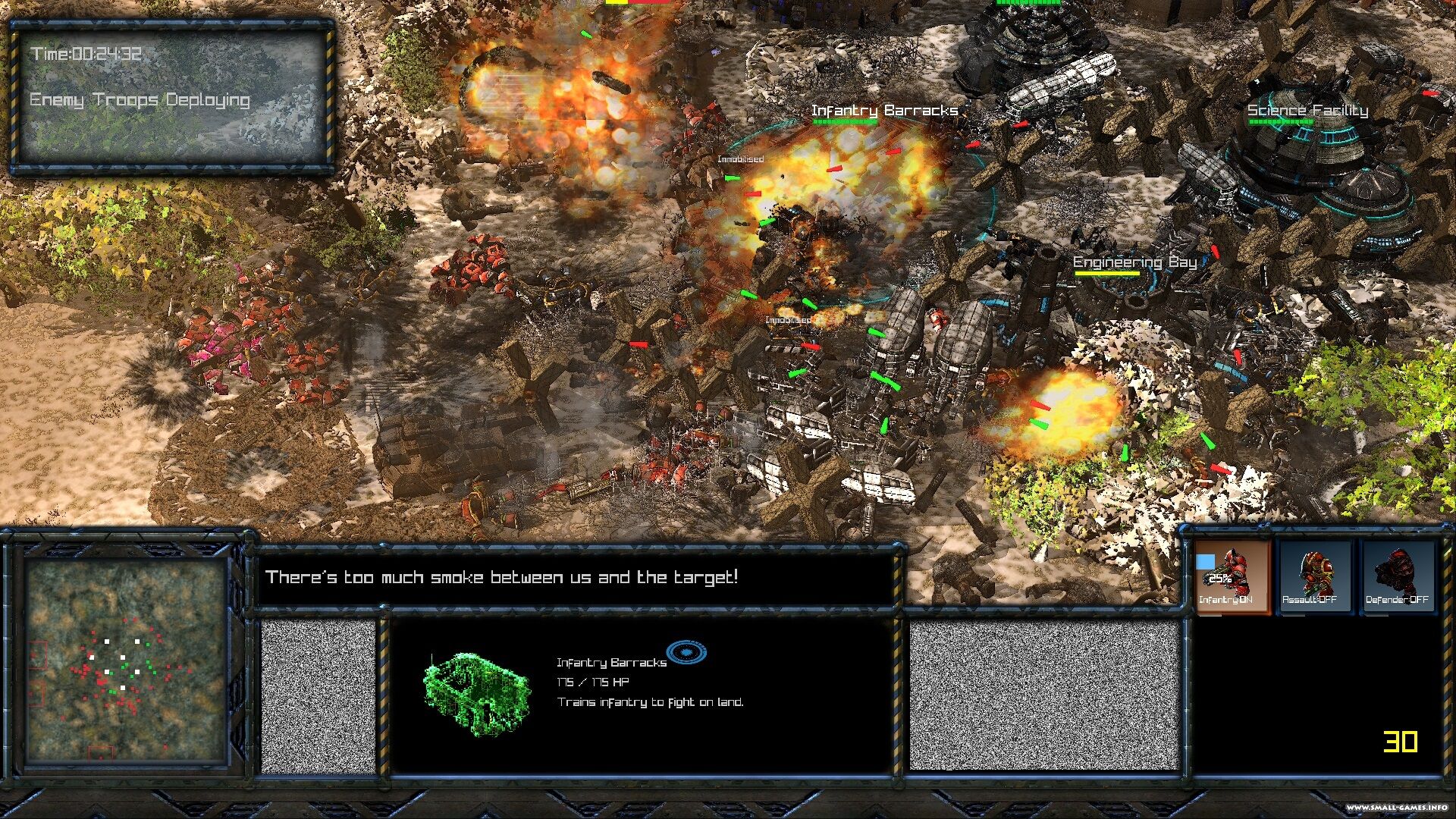Select the Engineering Bay building label
This screenshot has height=819, width=1456.
pyautogui.click(x=1134, y=262)
